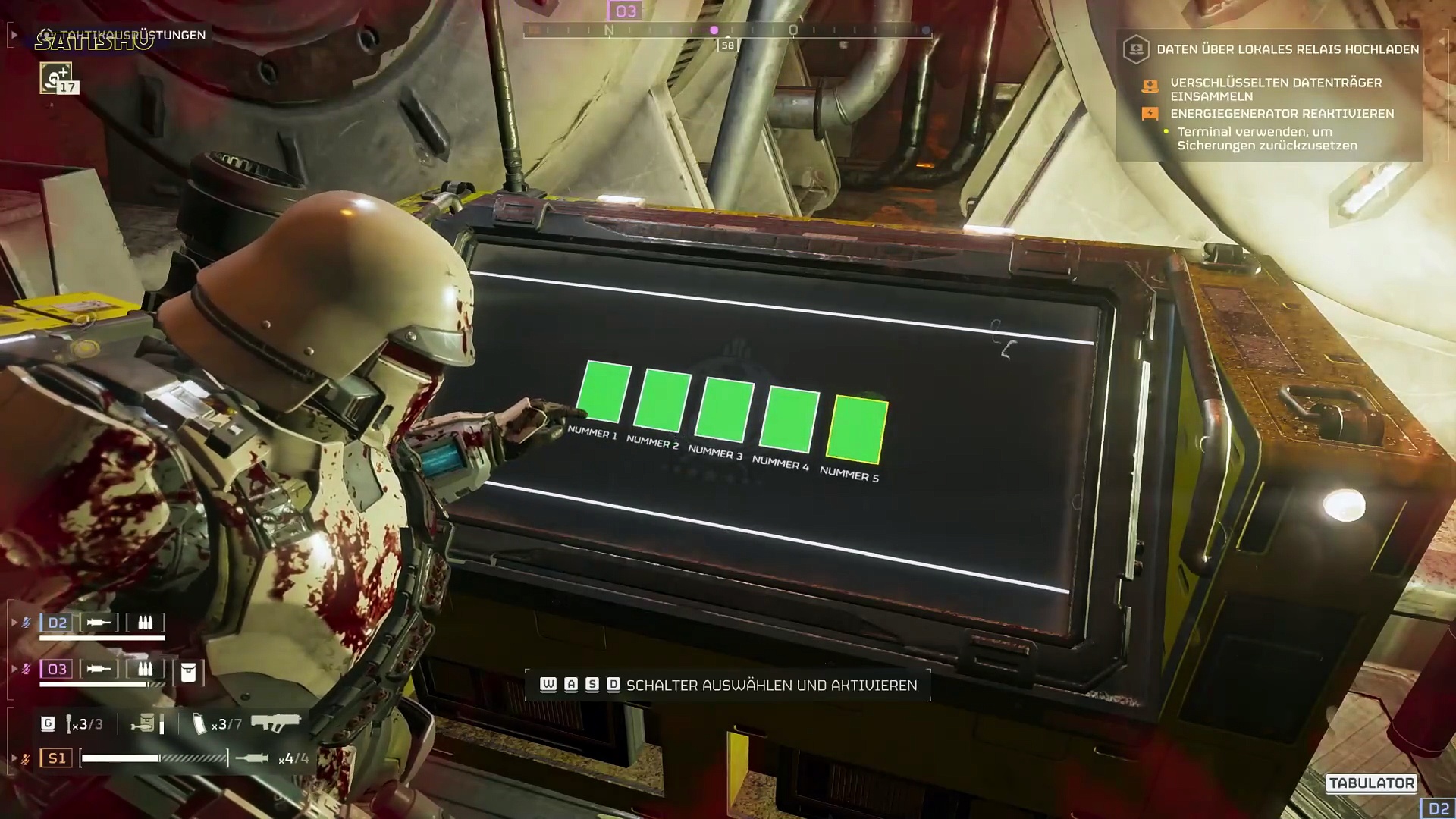This screenshot has height=819, width=1456.
Task: Open the main objective 'Daten über lokales Relais hochladen'
Action: coord(1287,49)
